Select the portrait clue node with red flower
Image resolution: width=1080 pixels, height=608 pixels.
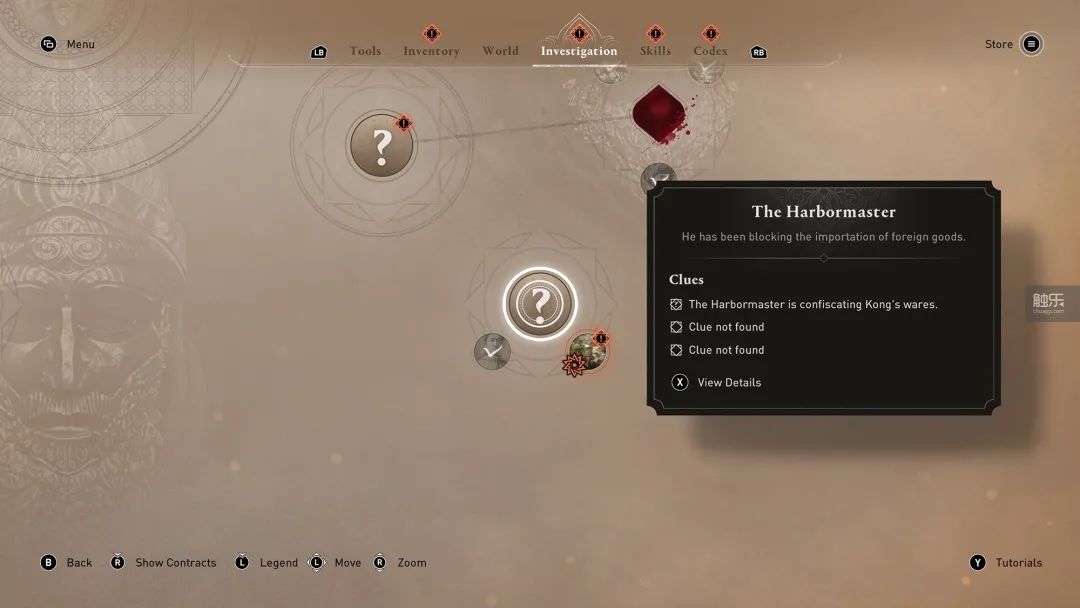(588, 351)
